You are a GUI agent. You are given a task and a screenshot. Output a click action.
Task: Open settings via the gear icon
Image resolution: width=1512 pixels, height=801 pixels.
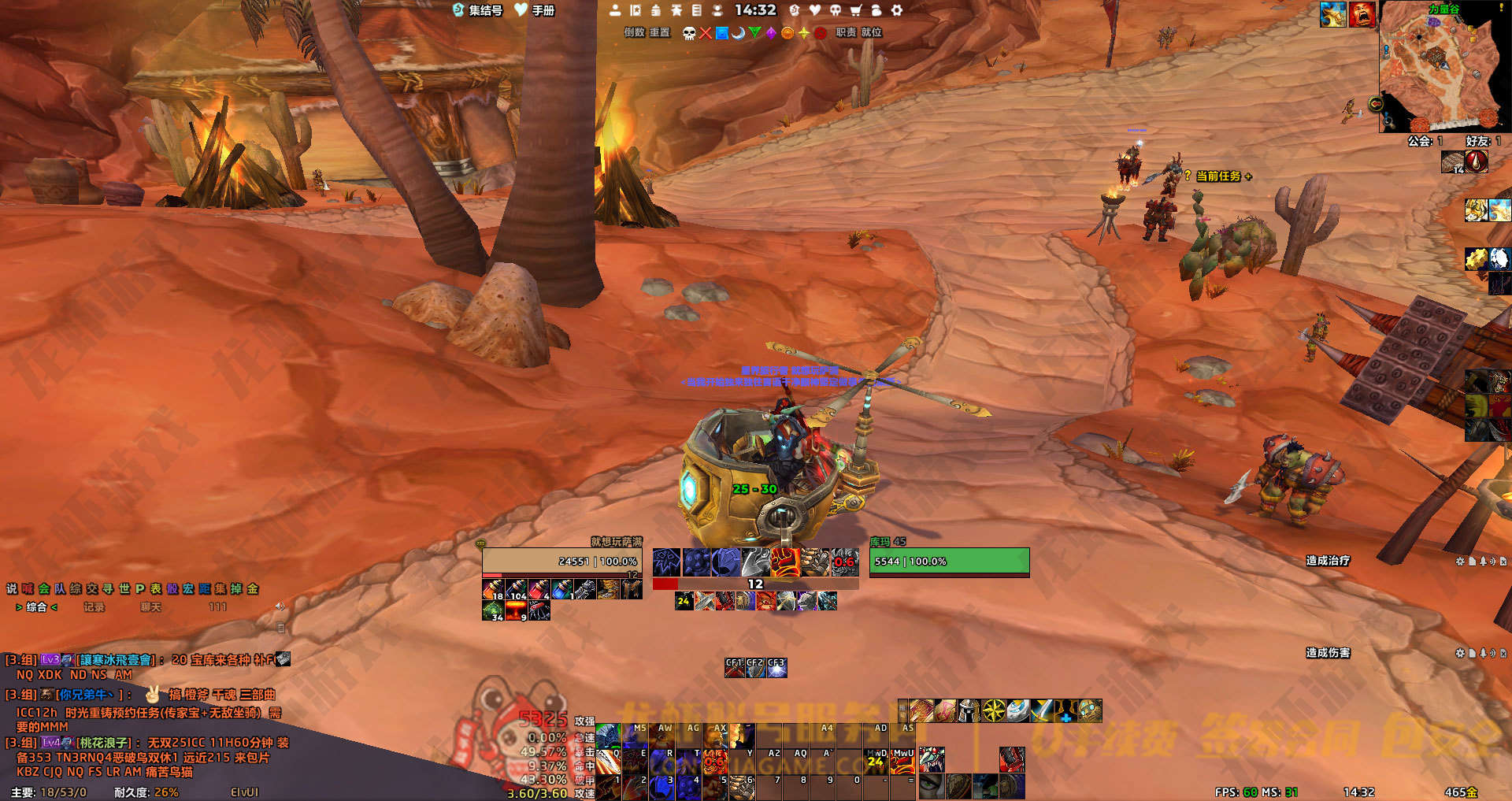coord(896,10)
